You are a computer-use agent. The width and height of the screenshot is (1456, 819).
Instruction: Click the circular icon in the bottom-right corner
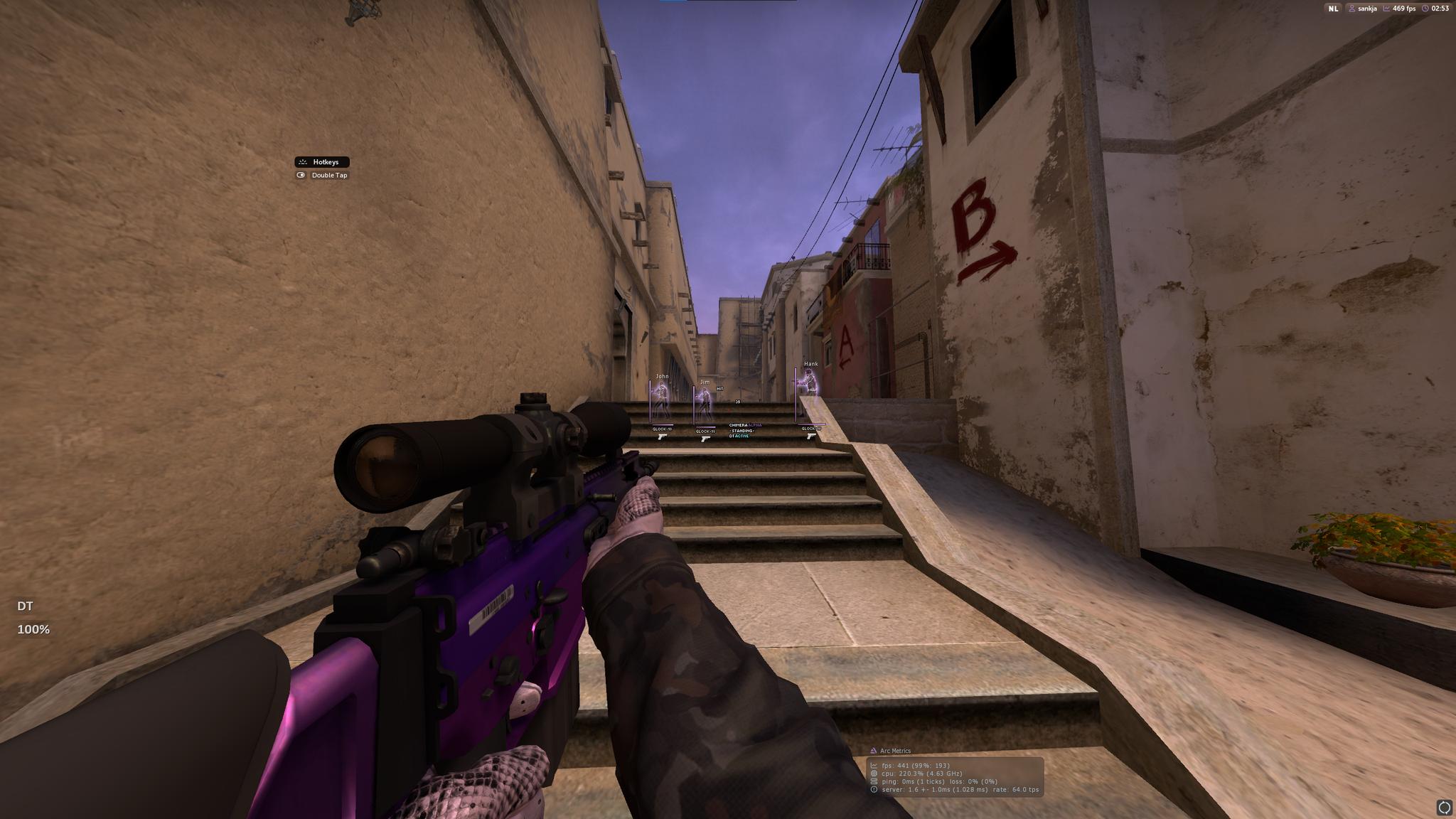pos(1444,807)
